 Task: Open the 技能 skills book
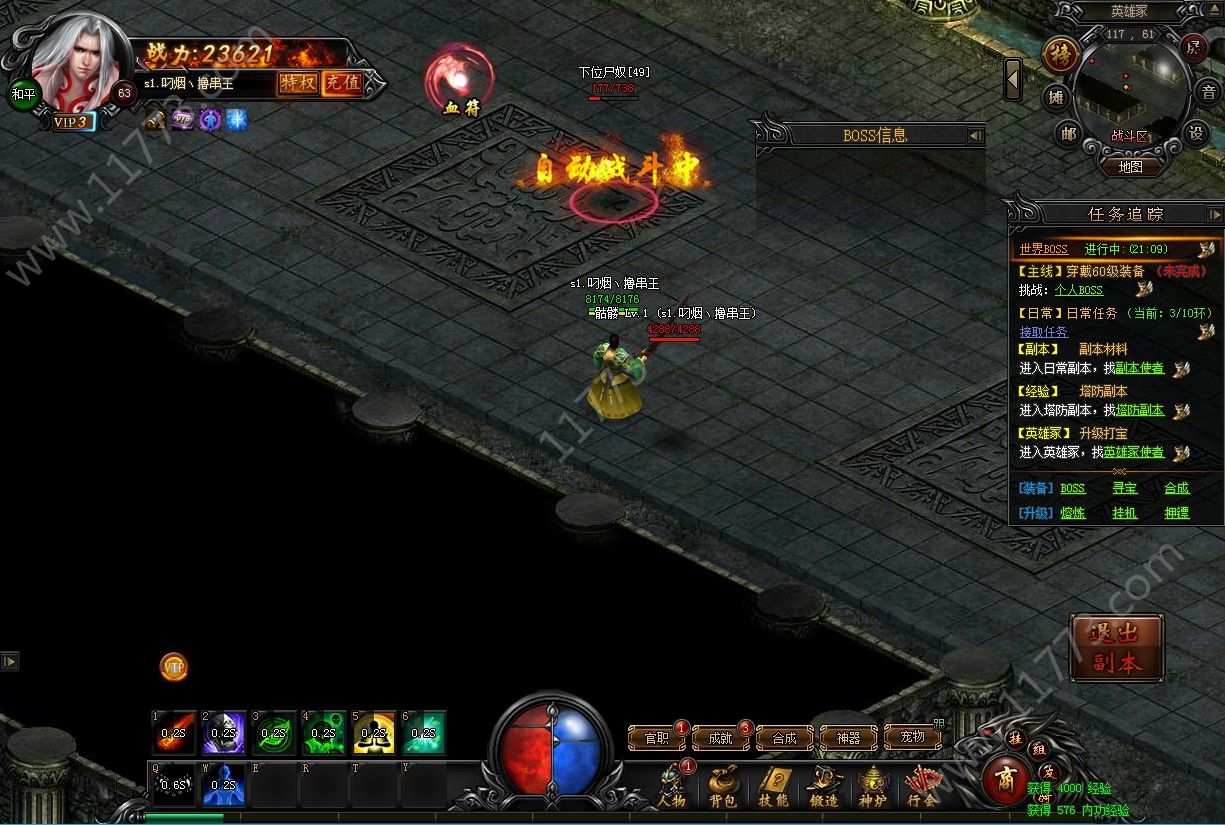(x=773, y=787)
